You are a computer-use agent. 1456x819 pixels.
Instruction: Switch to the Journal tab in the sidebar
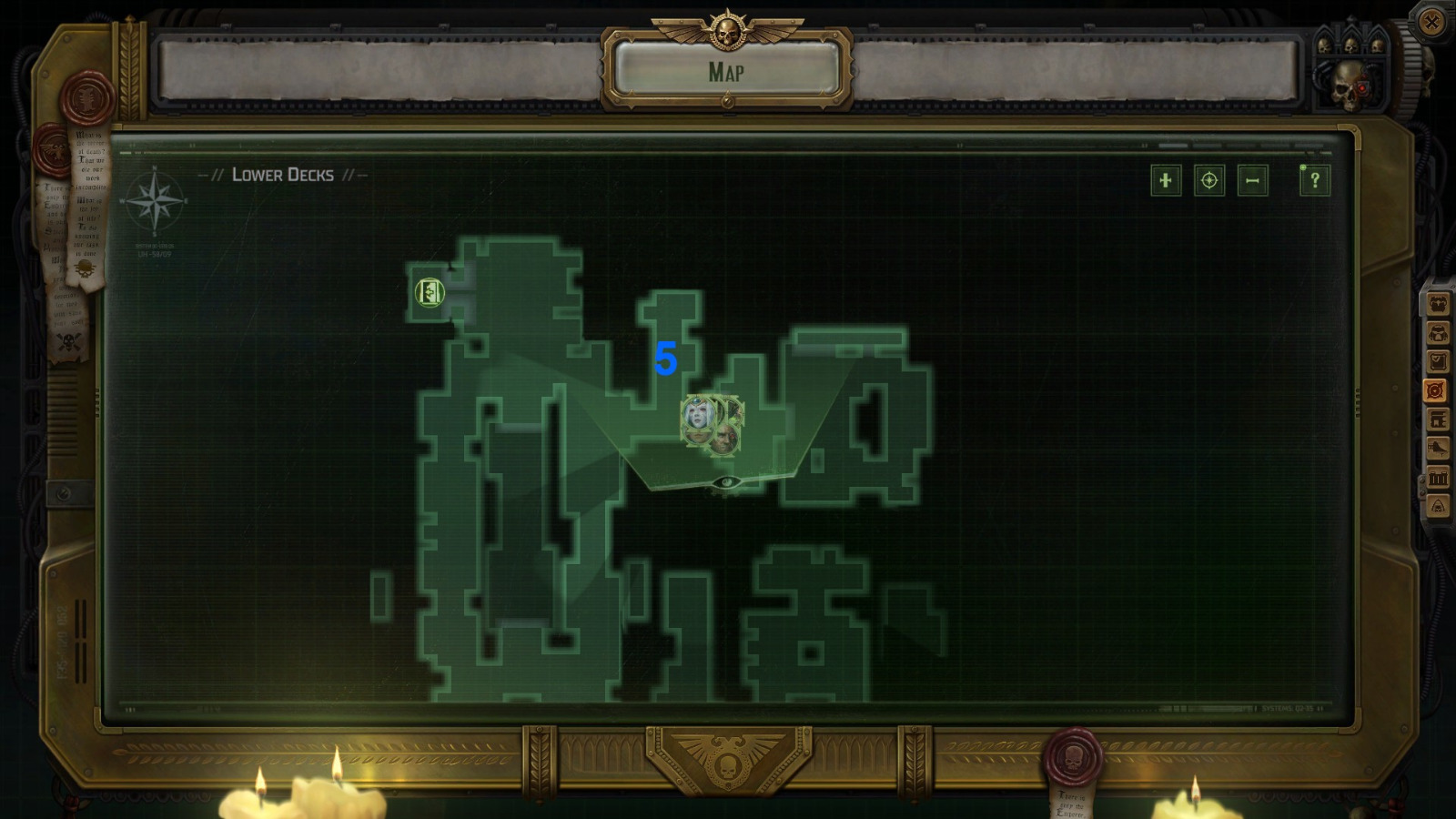pos(1436,361)
